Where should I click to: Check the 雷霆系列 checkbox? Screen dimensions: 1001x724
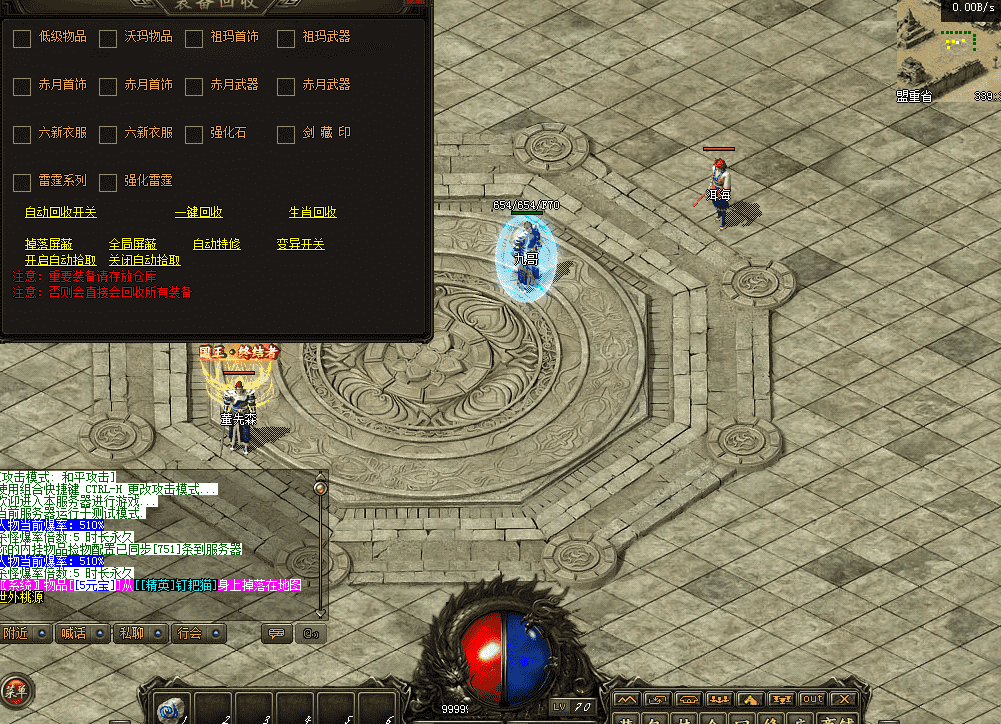22,182
